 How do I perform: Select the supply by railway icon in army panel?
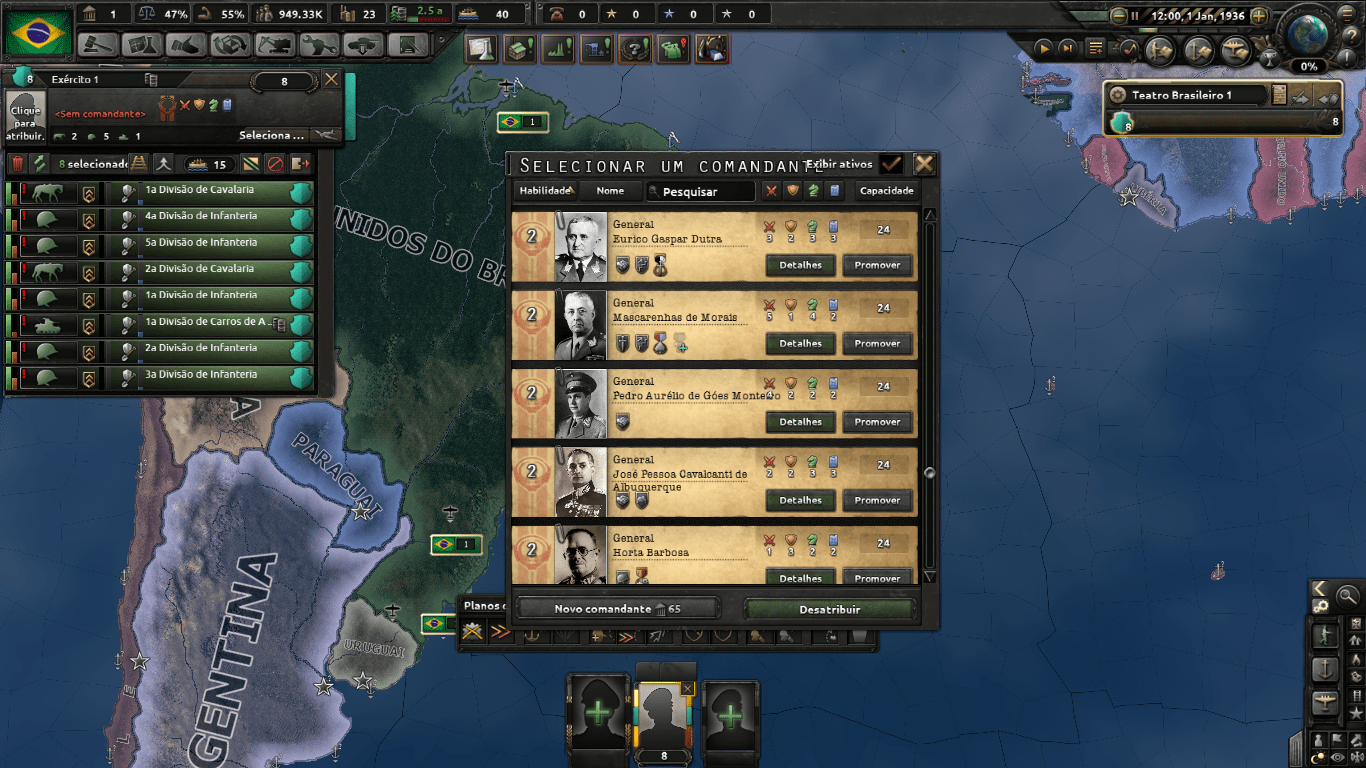point(138,165)
